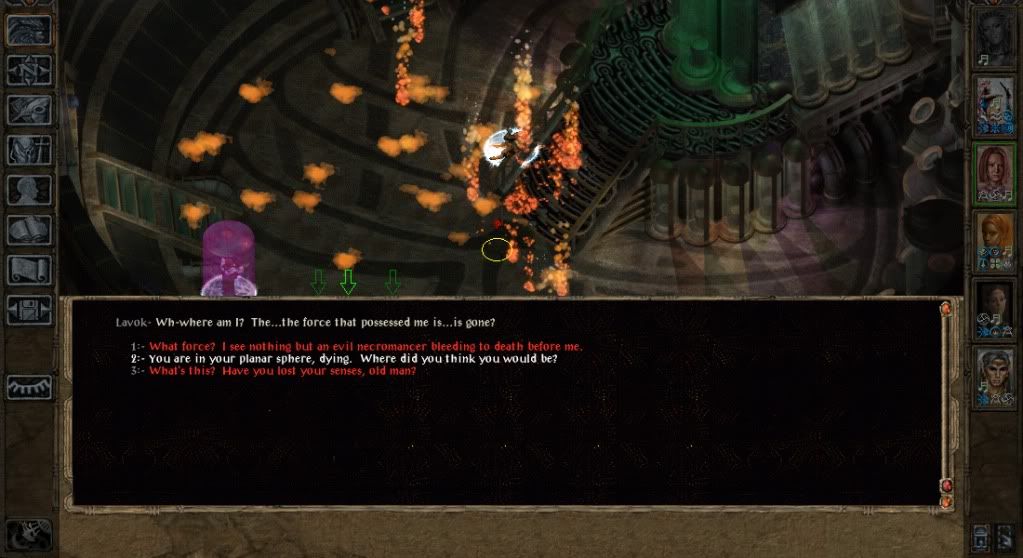The height and width of the screenshot is (558, 1023).
Task: Open the area map screen
Action: point(29,70)
